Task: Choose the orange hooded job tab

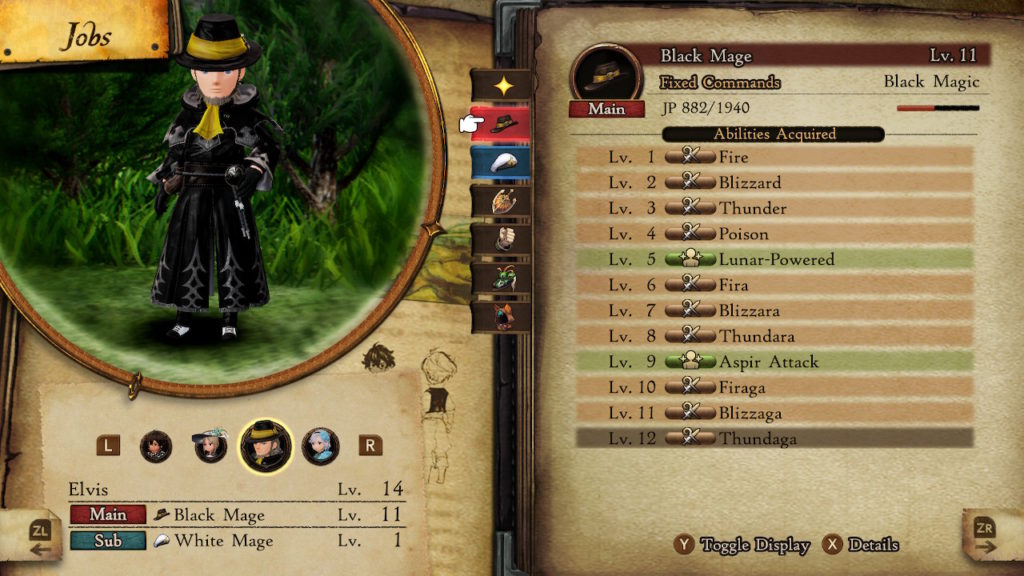Action: 501,315
